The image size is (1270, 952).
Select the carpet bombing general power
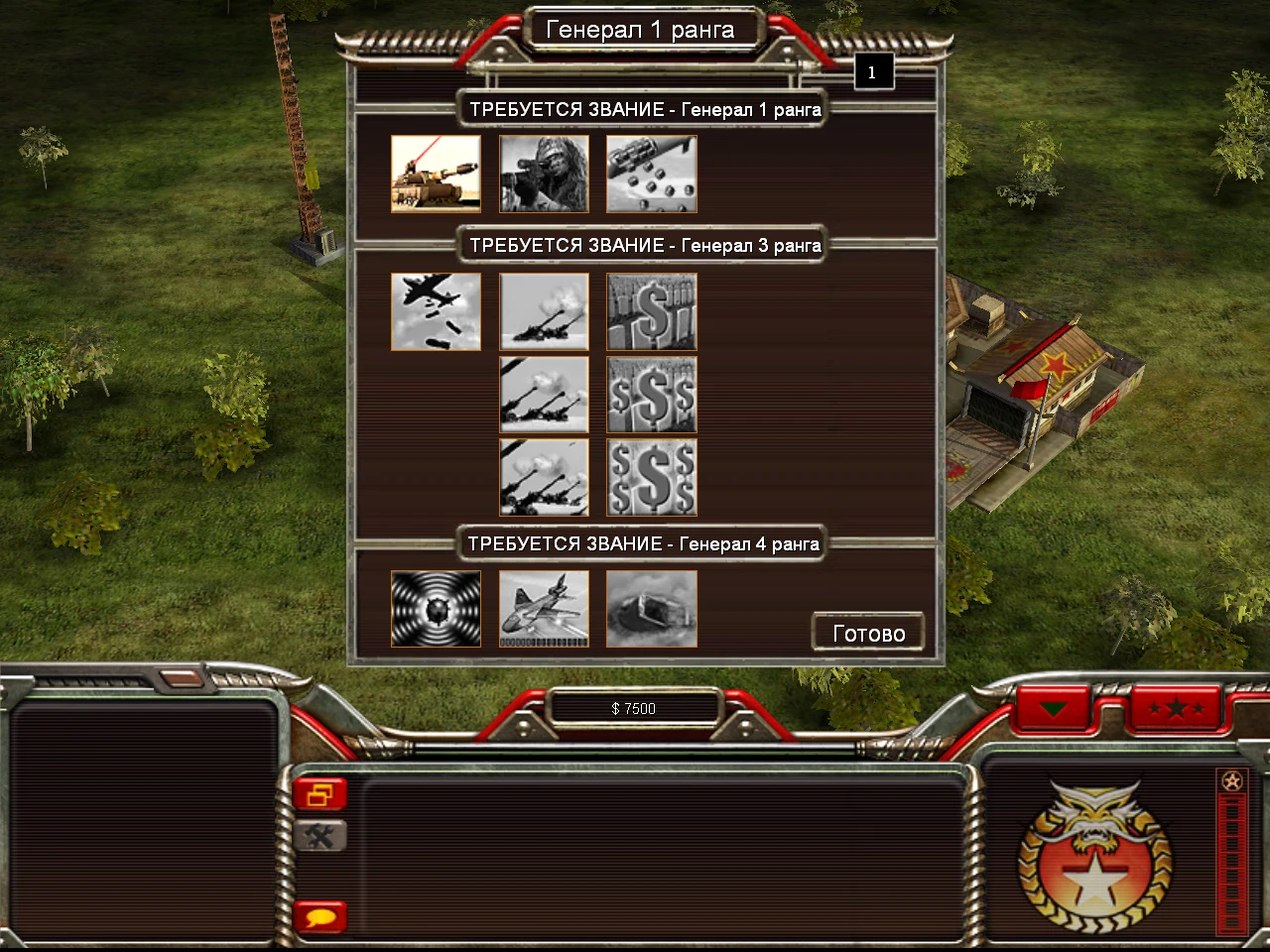(437, 311)
